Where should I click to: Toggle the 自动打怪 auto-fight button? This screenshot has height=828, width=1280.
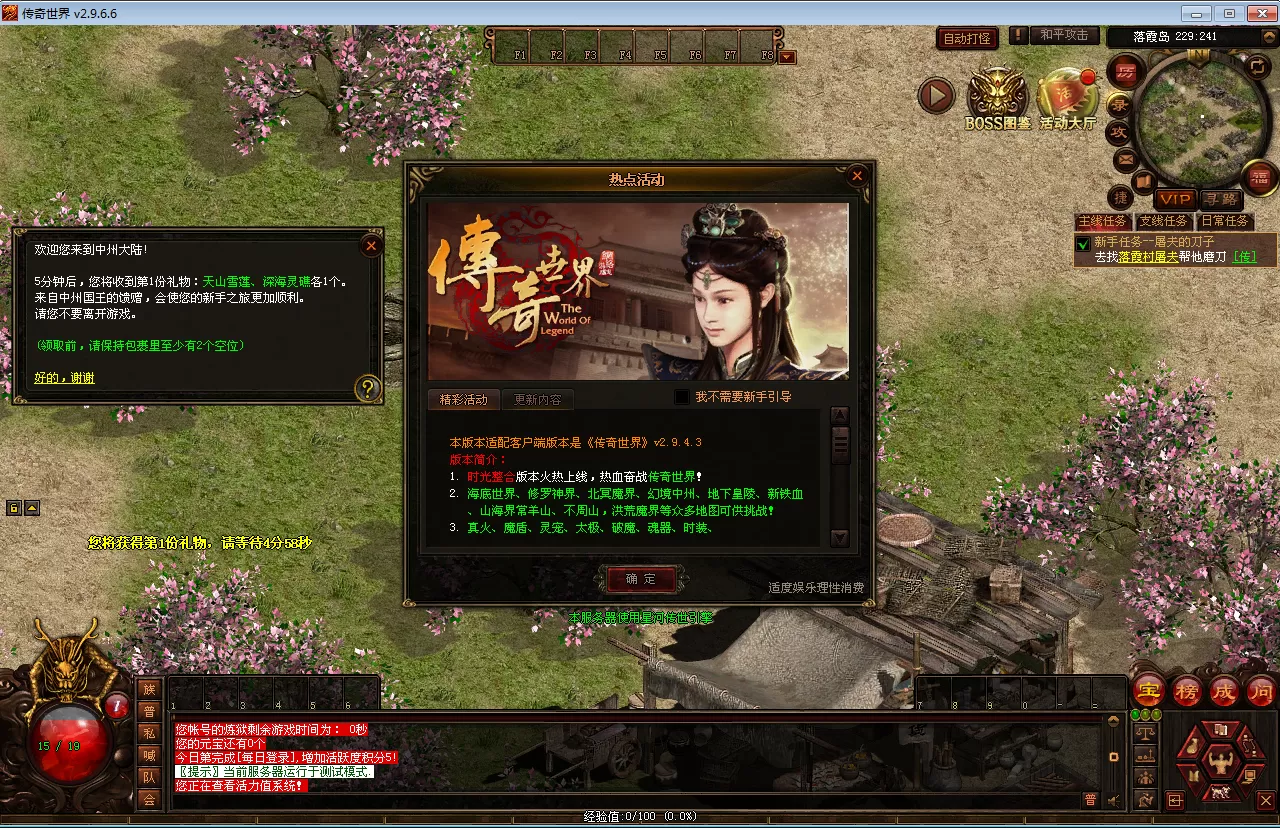pos(967,38)
